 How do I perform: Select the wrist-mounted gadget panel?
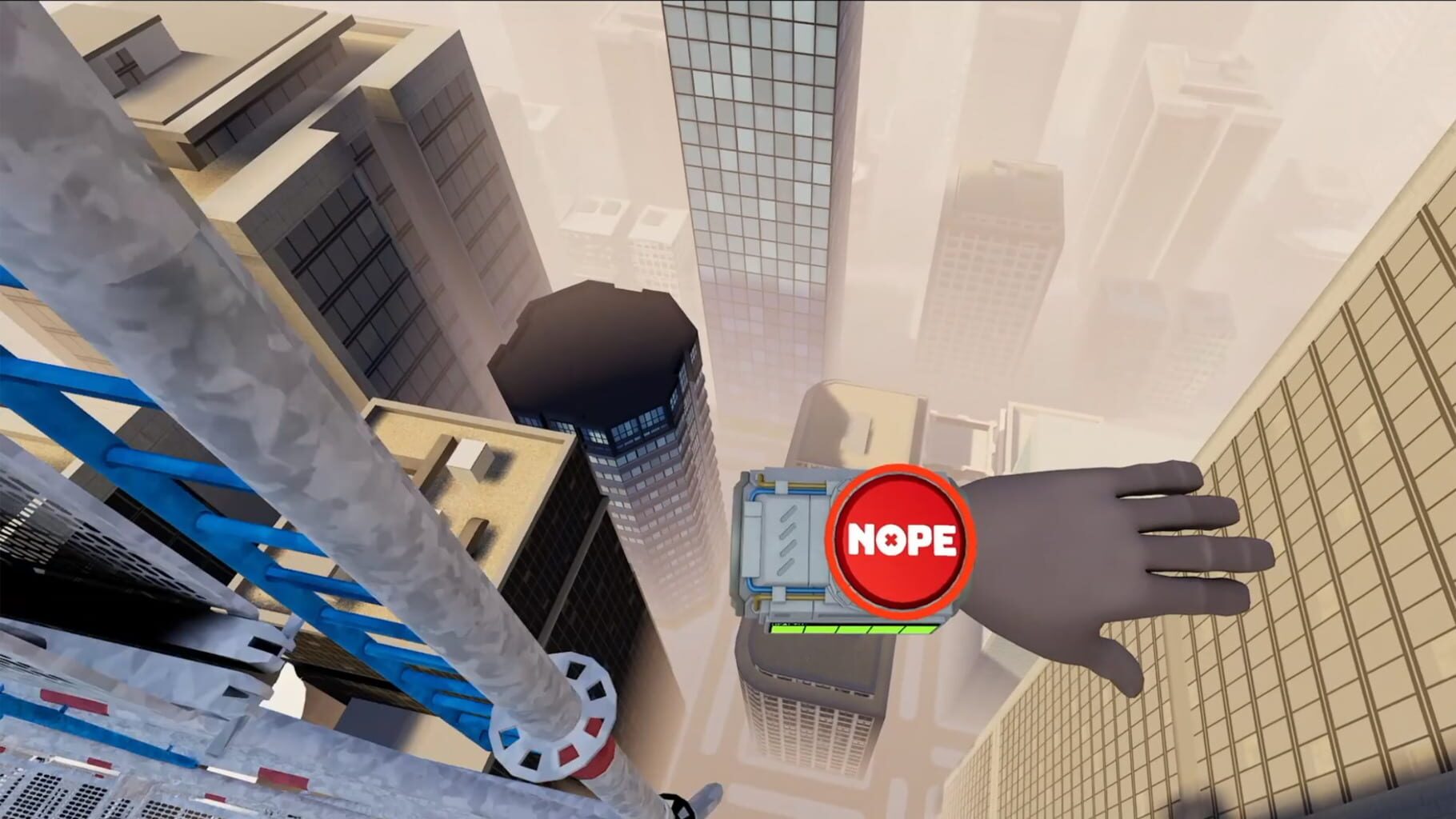(790, 538)
